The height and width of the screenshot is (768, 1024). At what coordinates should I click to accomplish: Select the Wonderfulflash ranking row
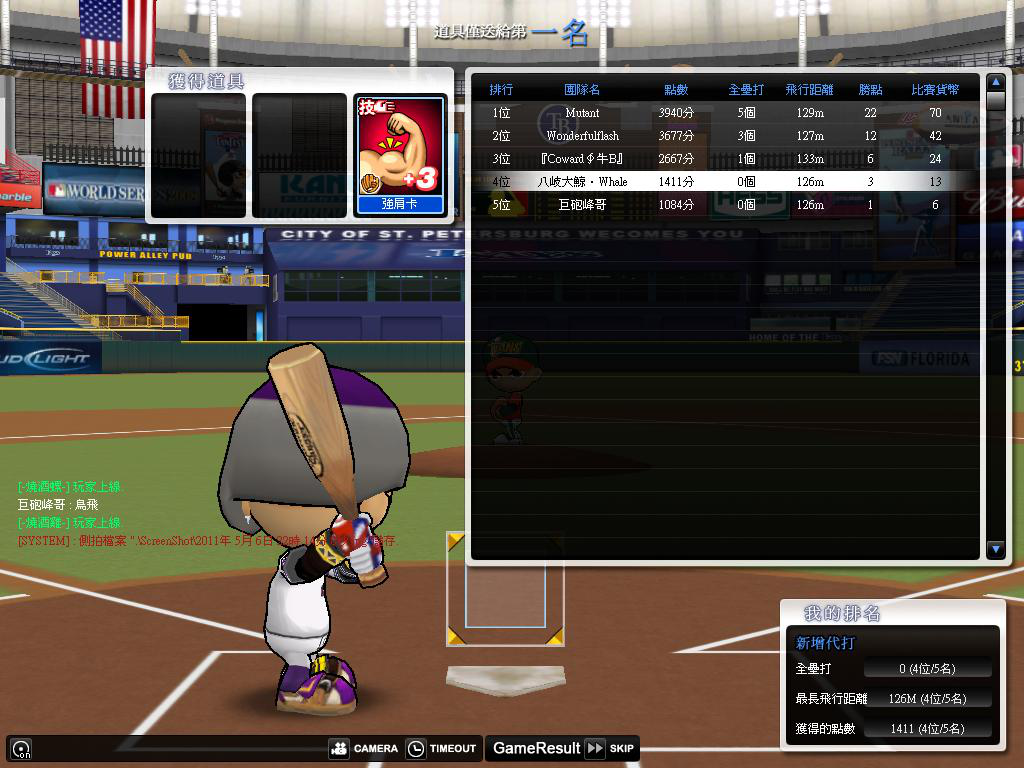[720, 136]
